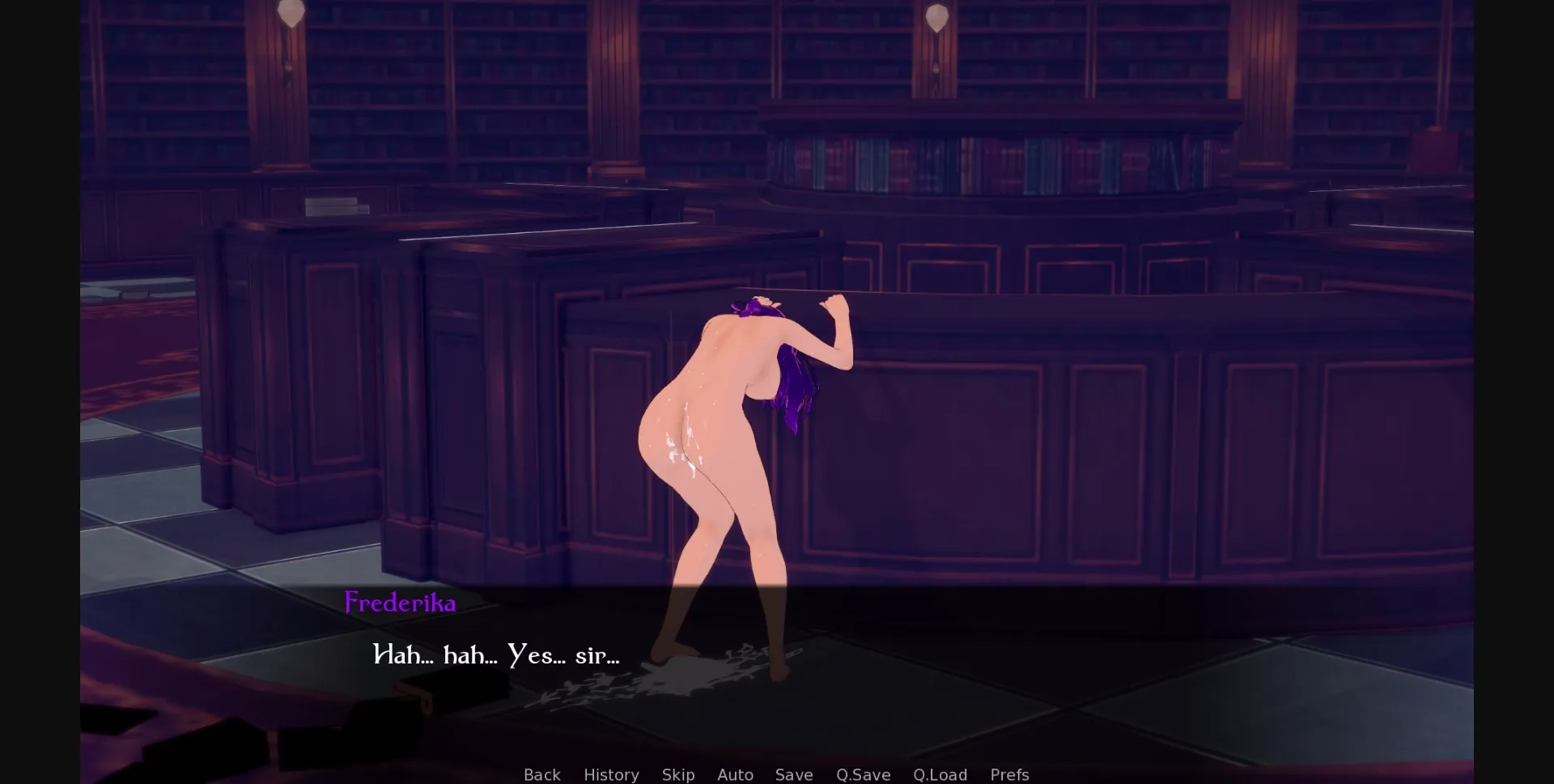Open the History screen

(x=611, y=774)
